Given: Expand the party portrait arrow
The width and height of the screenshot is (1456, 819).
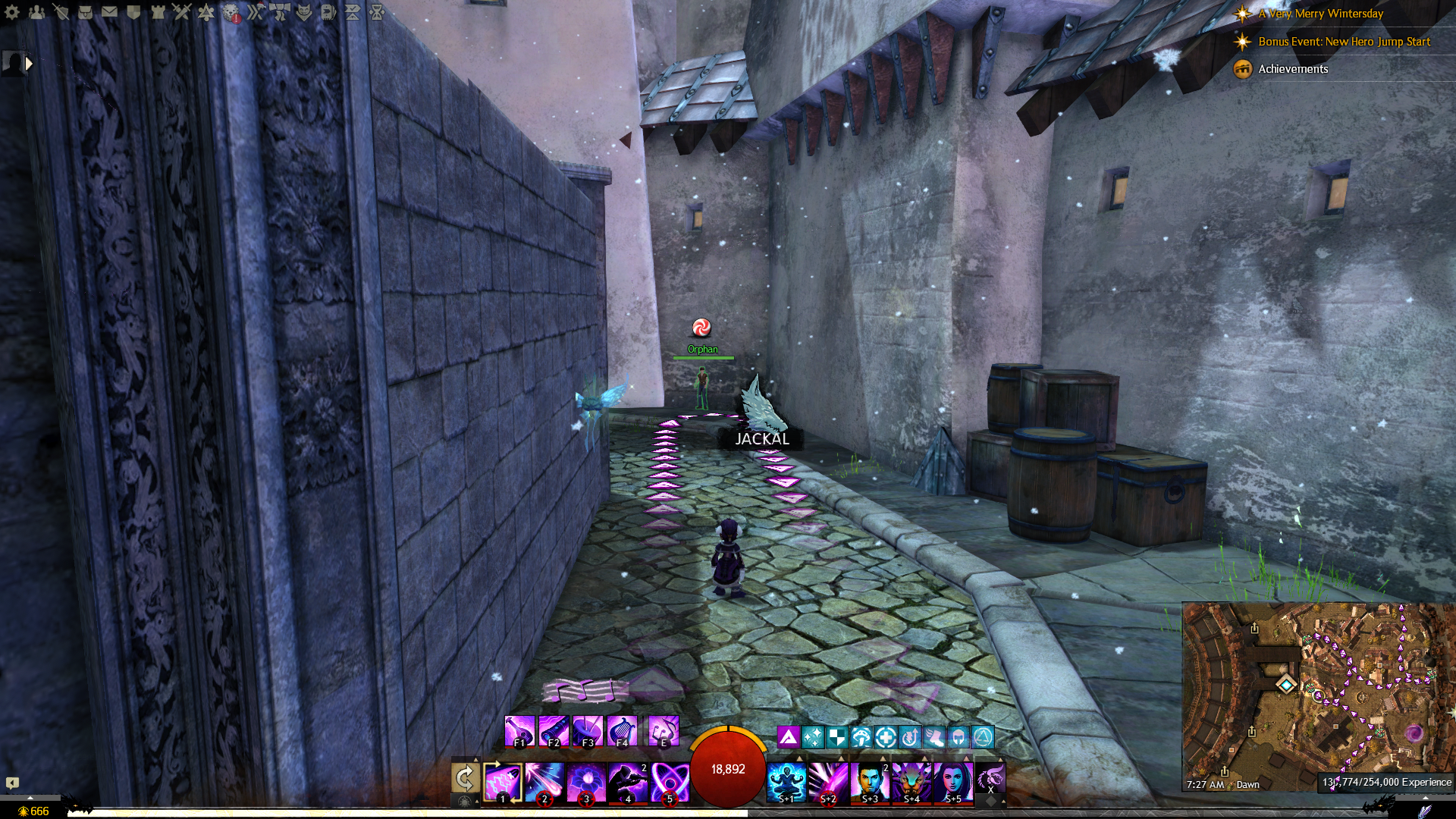Looking at the screenshot, I should 29,64.
